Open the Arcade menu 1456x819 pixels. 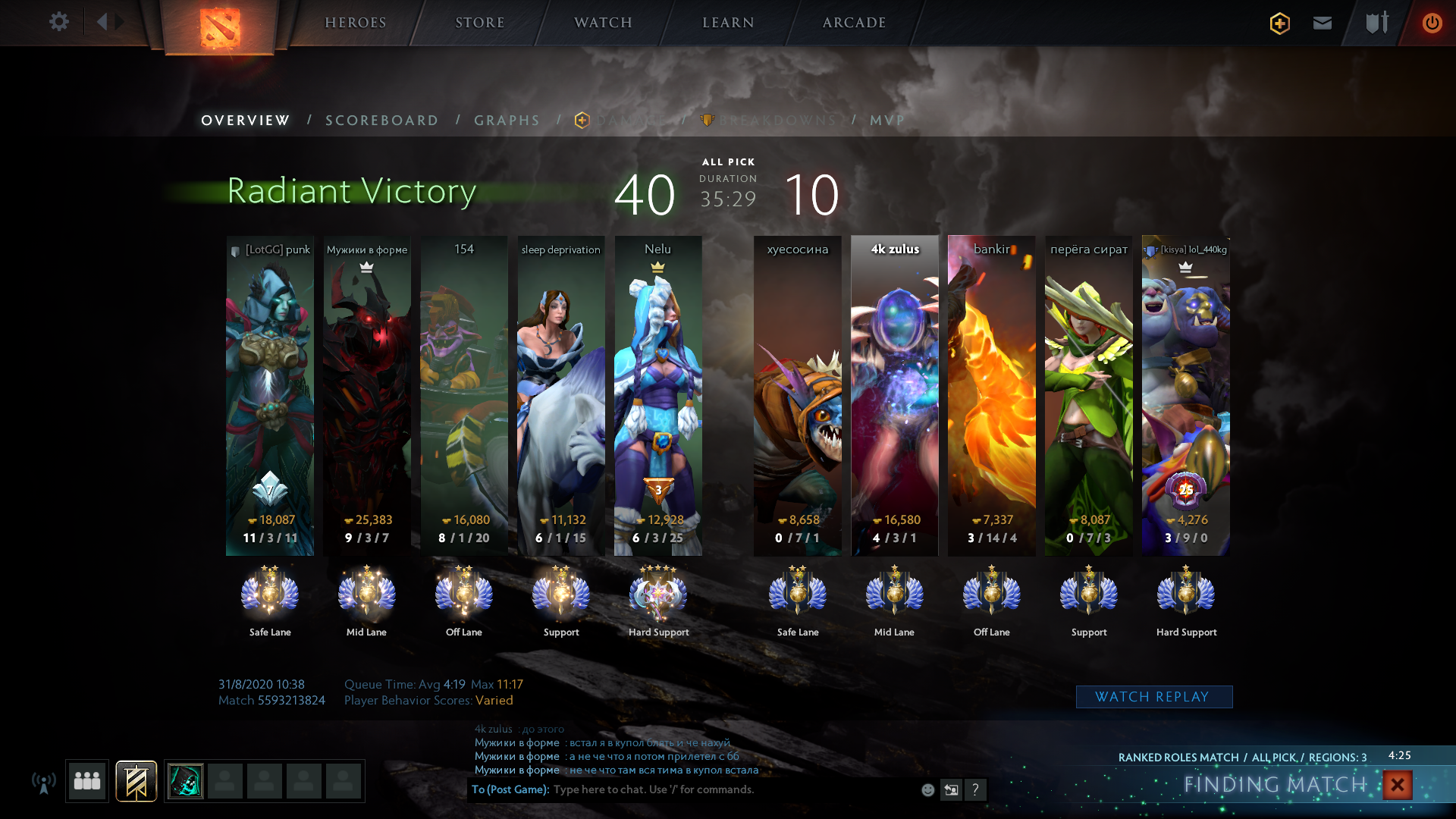pyautogui.click(x=855, y=23)
